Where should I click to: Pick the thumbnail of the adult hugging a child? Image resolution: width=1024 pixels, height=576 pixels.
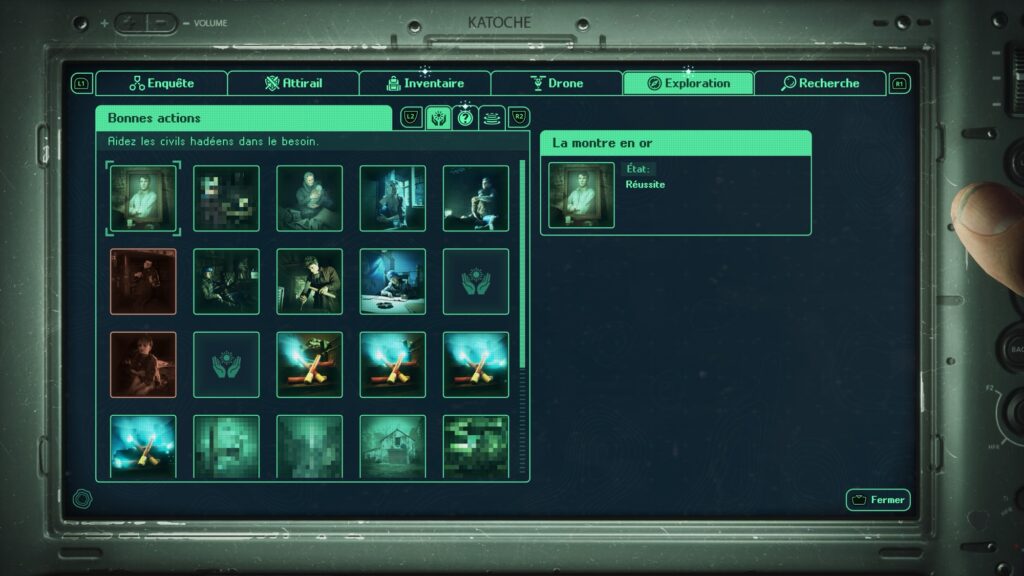point(309,198)
